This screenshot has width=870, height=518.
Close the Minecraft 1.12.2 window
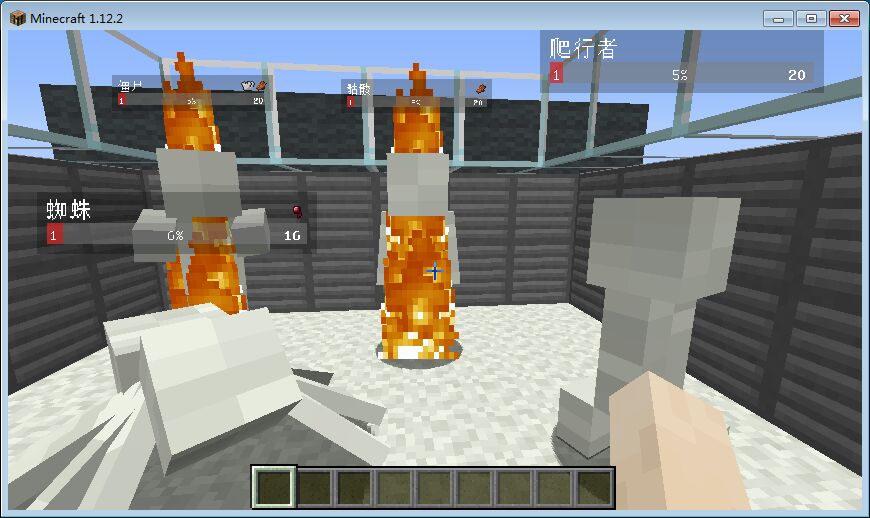point(843,18)
